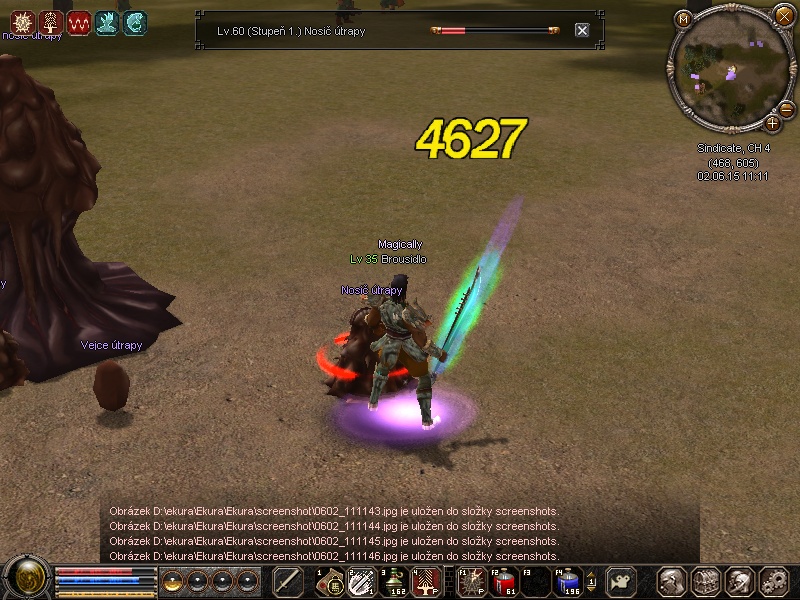800x600 pixels.
Task: Open the system options gear button
Action: coord(773,581)
